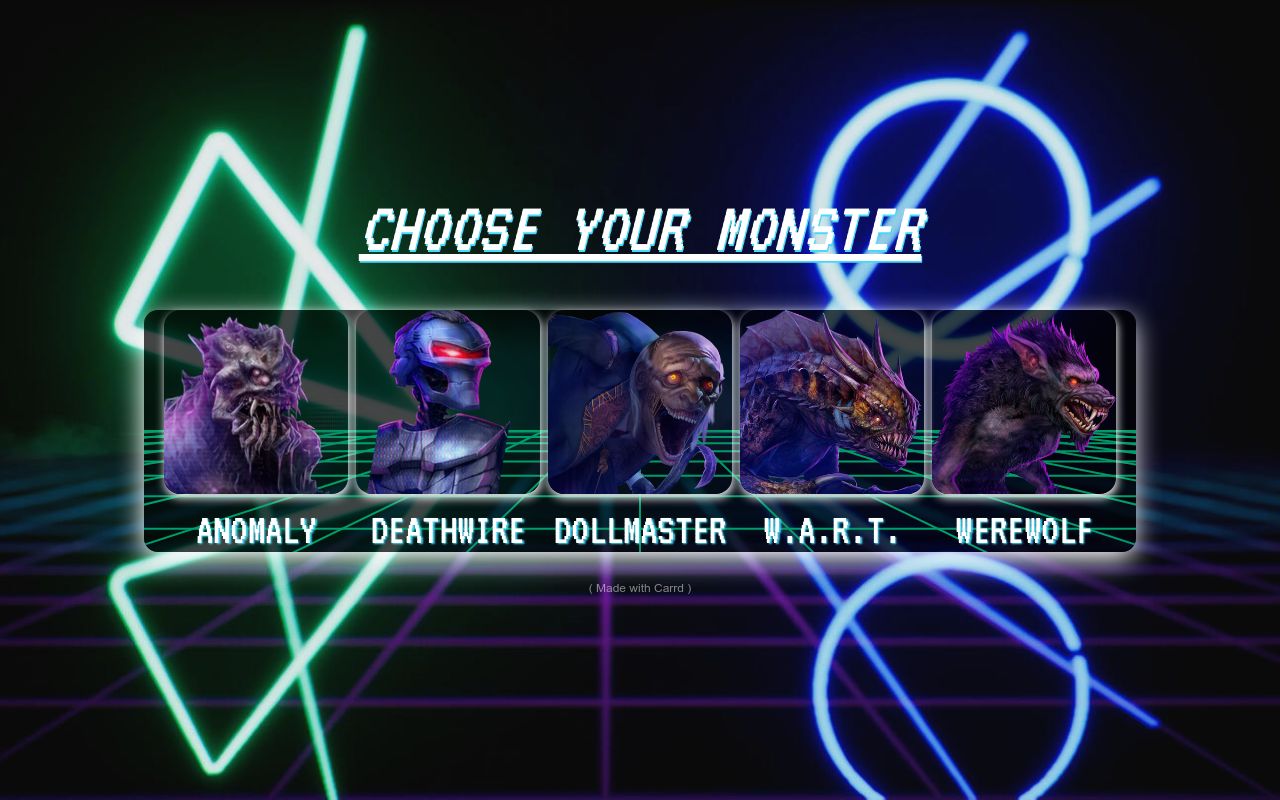Choose the WEREWOLF name label
Image resolution: width=1280 pixels, height=800 pixels.
click(1023, 531)
